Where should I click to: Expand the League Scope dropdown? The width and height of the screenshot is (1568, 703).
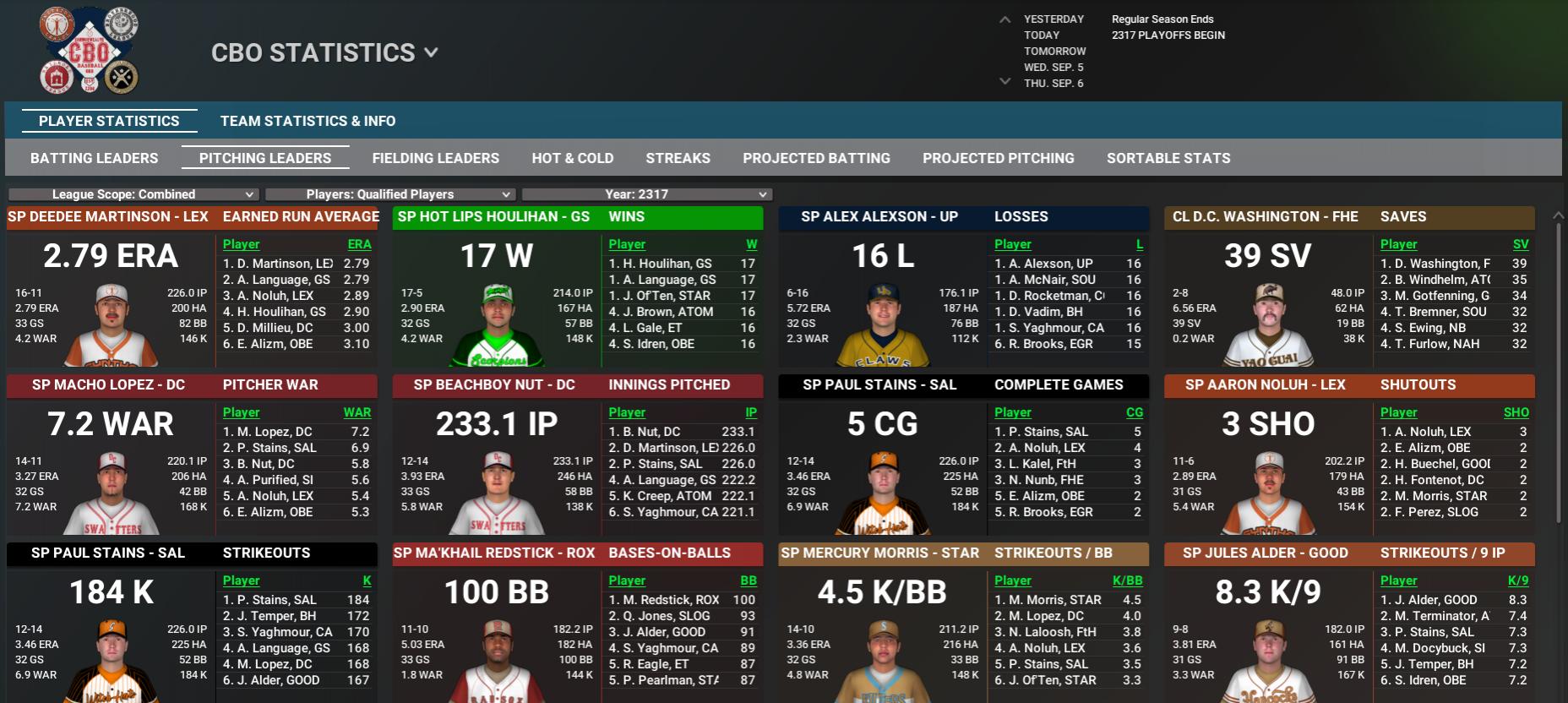point(133,194)
